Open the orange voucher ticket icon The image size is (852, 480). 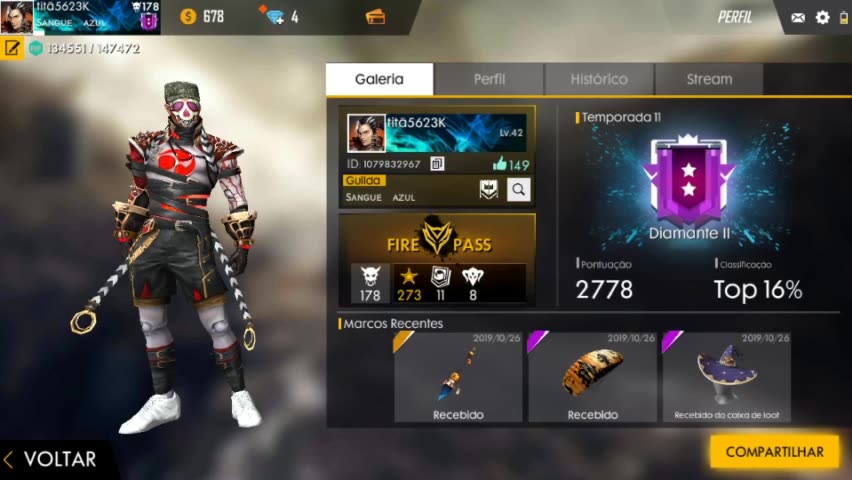(x=376, y=17)
